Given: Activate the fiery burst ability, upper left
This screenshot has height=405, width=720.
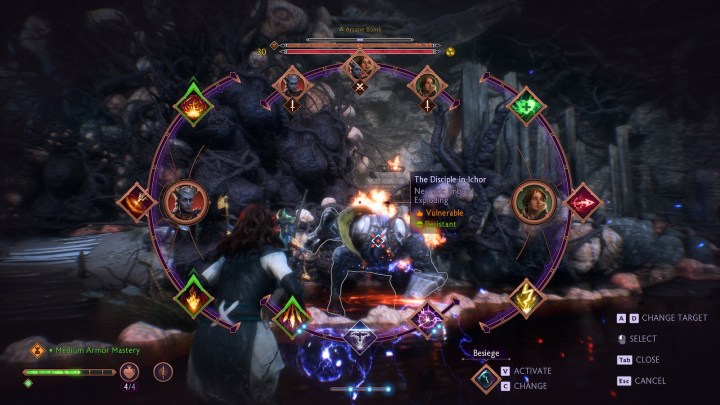Looking at the screenshot, I should [193, 104].
